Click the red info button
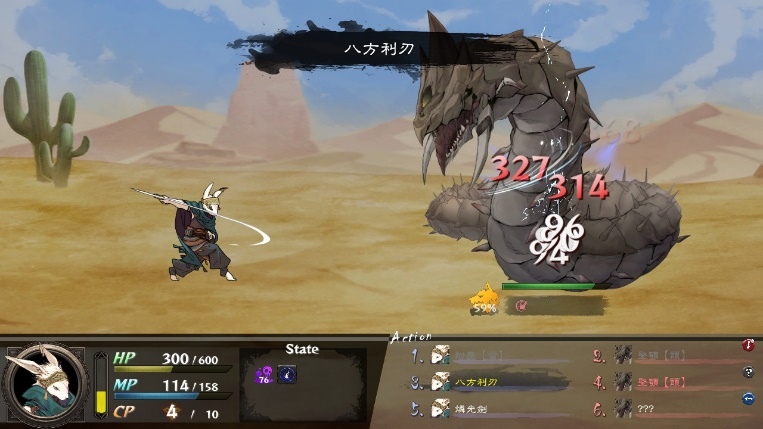This screenshot has width=763, height=429. (x=747, y=346)
